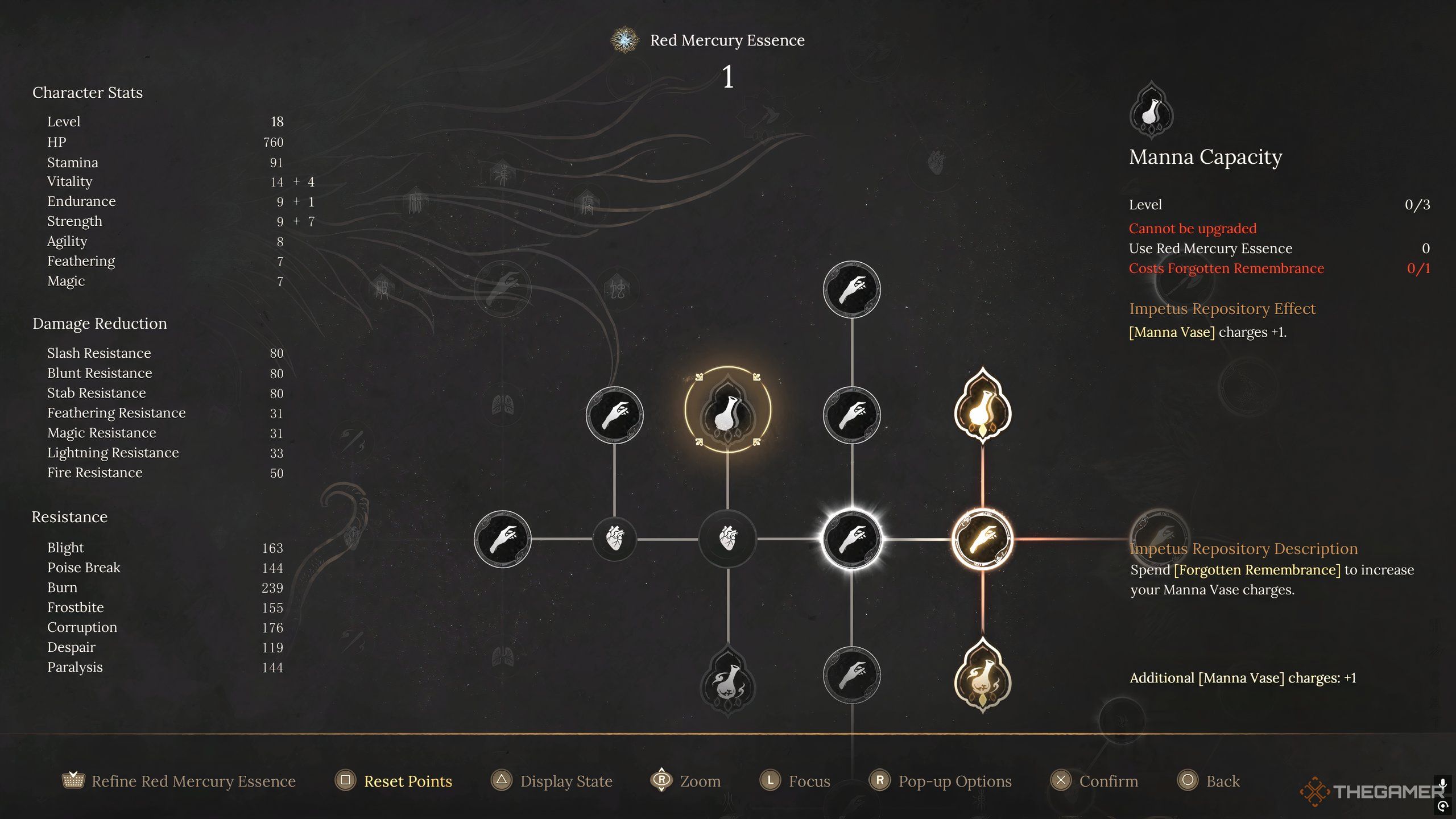1456x819 pixels.
Task: Select the white-glowing hand node
Action: point(851,539)
